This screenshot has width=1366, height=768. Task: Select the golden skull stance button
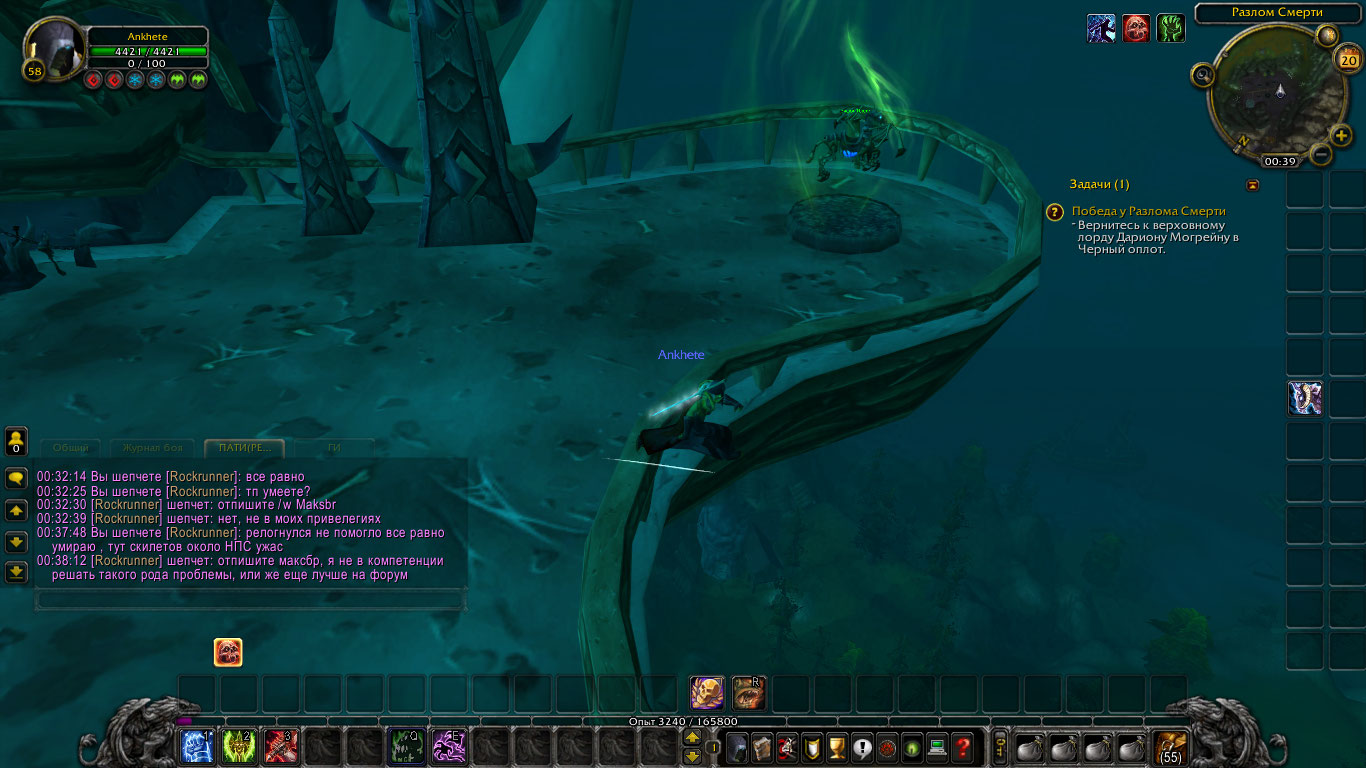click(x=707, y=693)
